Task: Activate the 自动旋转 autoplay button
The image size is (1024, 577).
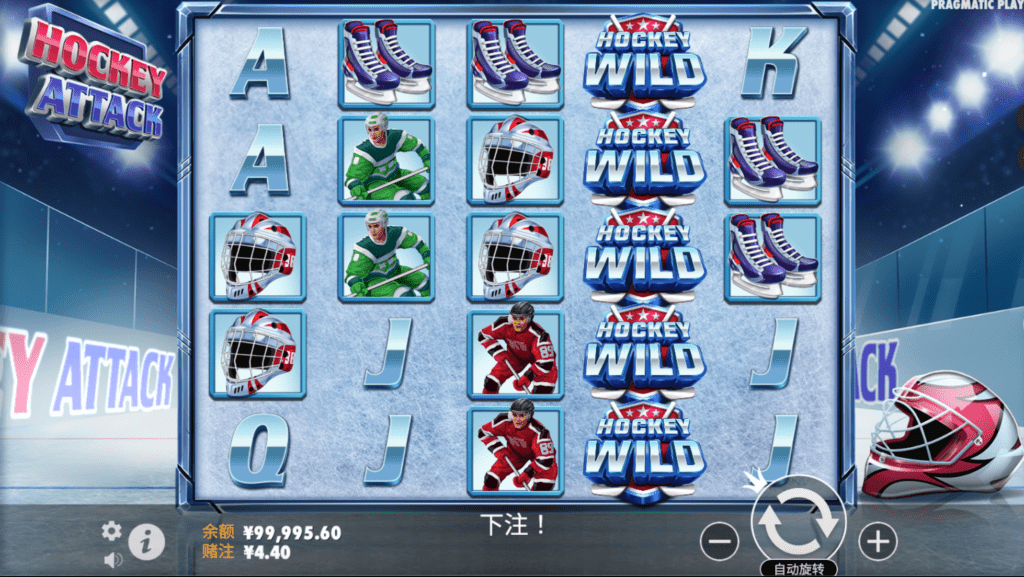Action: point(798,569)
